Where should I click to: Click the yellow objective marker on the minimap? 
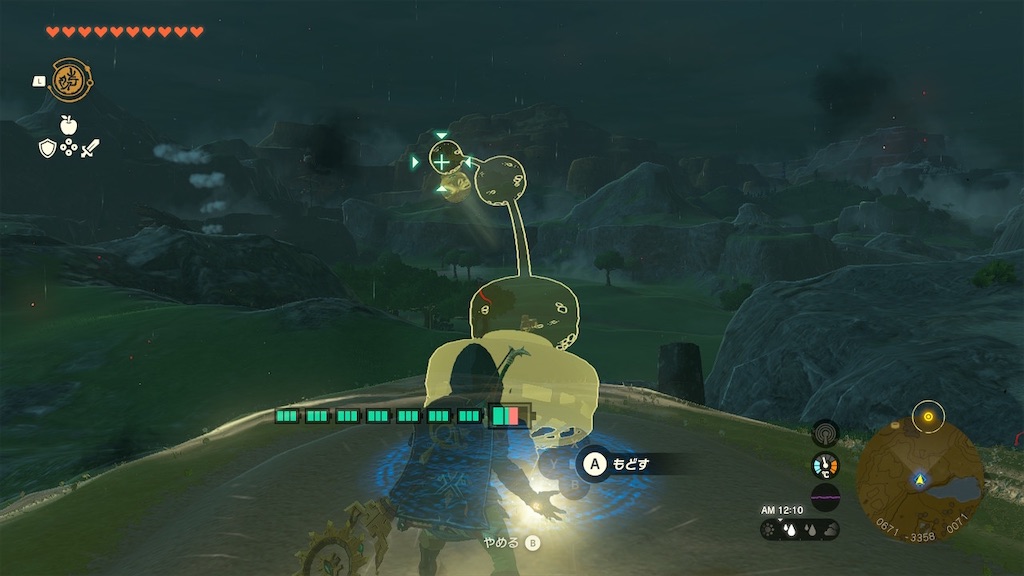click(927, 416)
